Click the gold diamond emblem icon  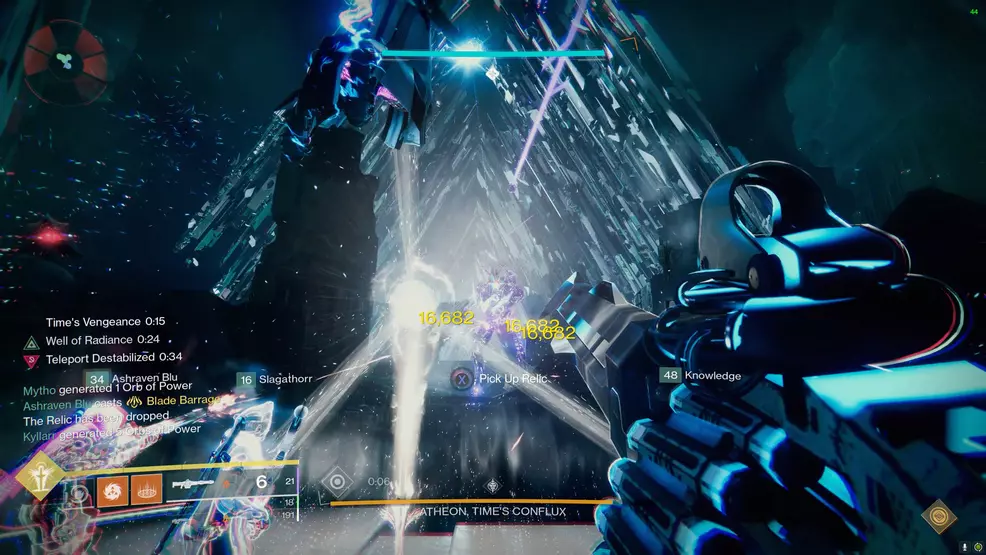coord(938,516)
